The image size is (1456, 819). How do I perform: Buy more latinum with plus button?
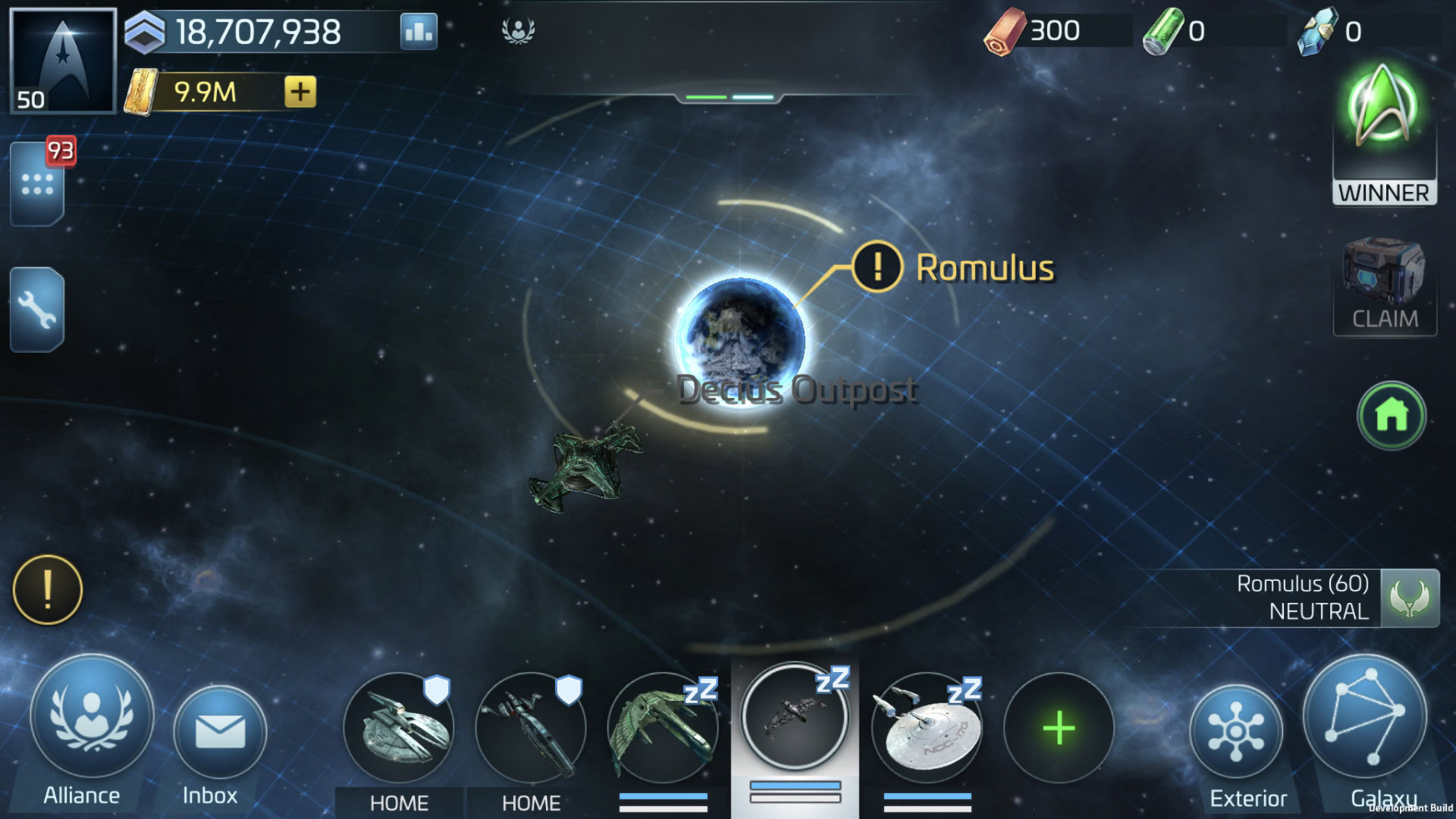coord(300,92)
